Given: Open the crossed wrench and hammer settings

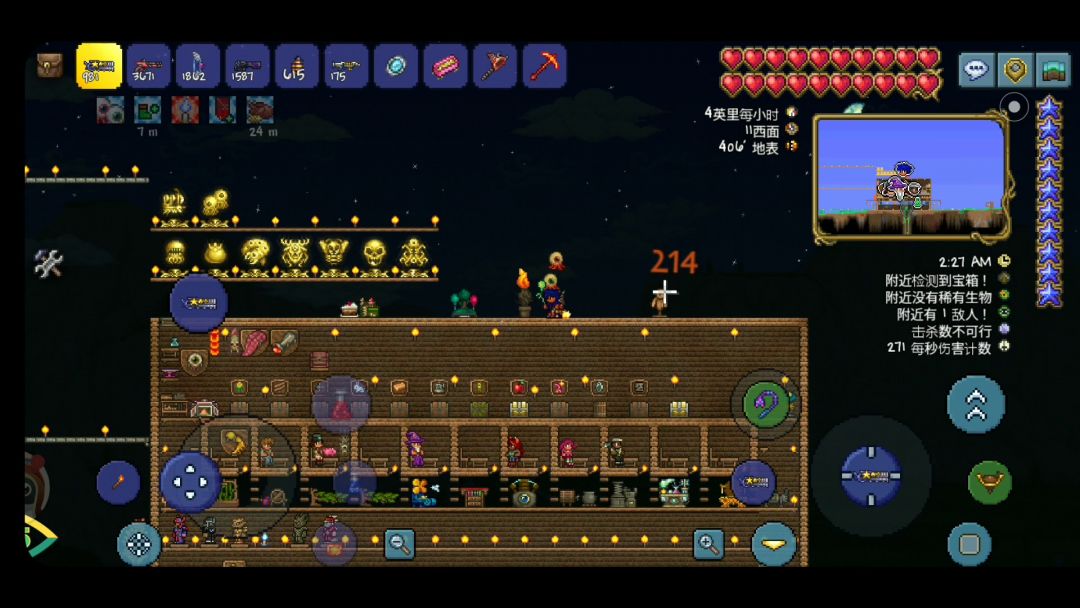Looking at the screenshot, I should coord(48,263).
